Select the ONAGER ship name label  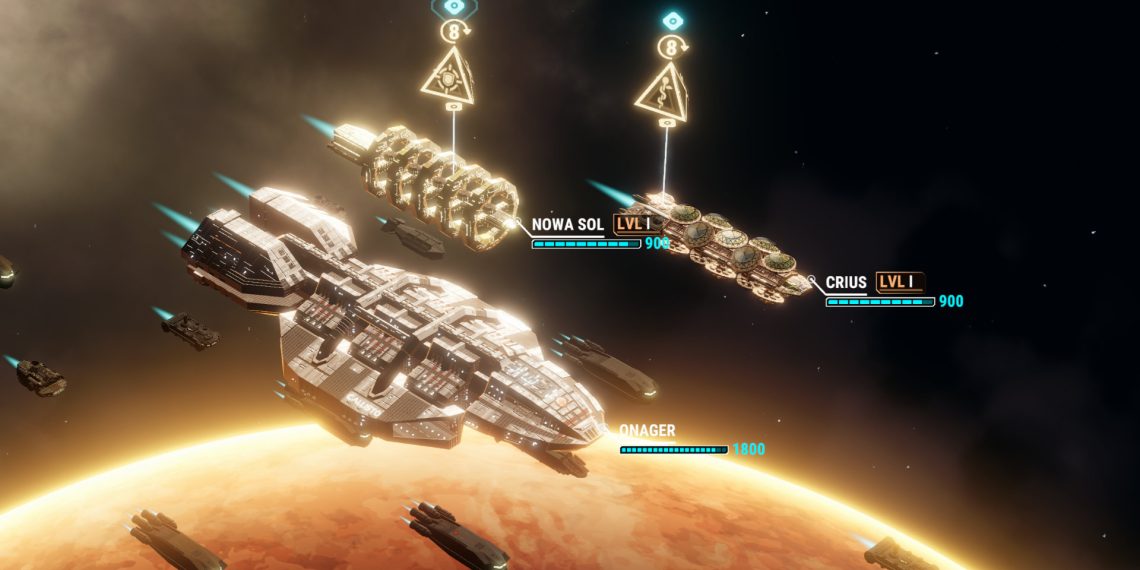pos(647,431)
